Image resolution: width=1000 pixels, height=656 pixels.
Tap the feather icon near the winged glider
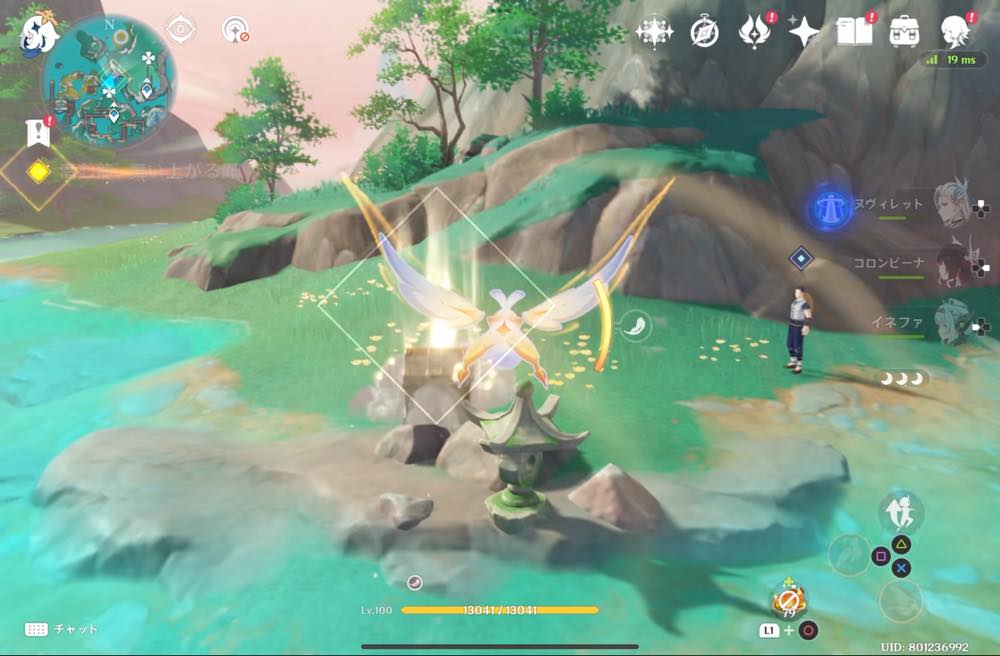[x=634, y=324]
